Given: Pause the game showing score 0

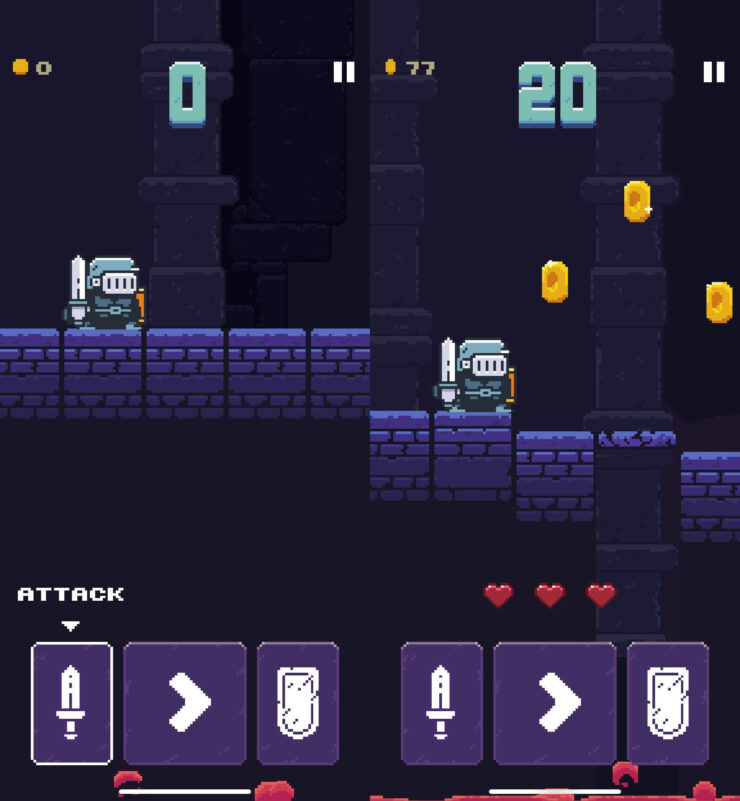Looking at the screenshot, I should click(344, 72).
